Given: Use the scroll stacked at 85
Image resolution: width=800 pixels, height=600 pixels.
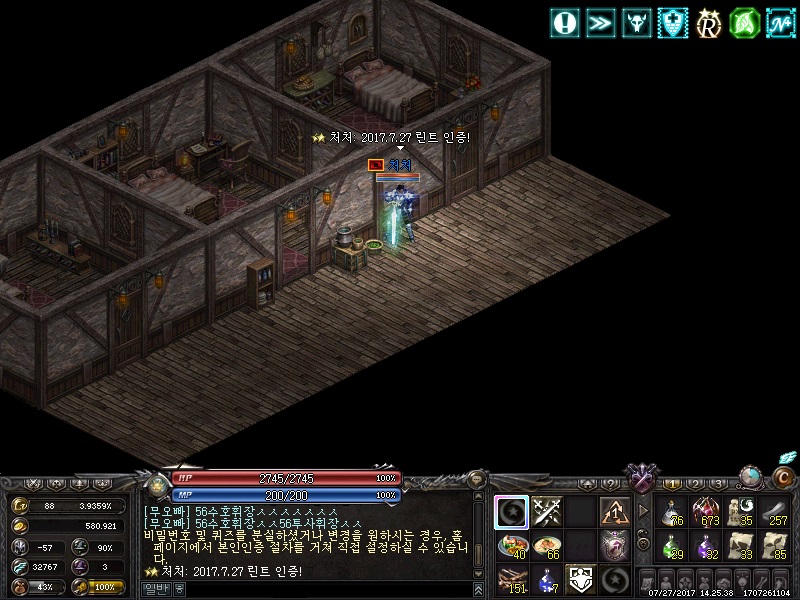Looking at the screenshot, I should [x=776, y=546].
